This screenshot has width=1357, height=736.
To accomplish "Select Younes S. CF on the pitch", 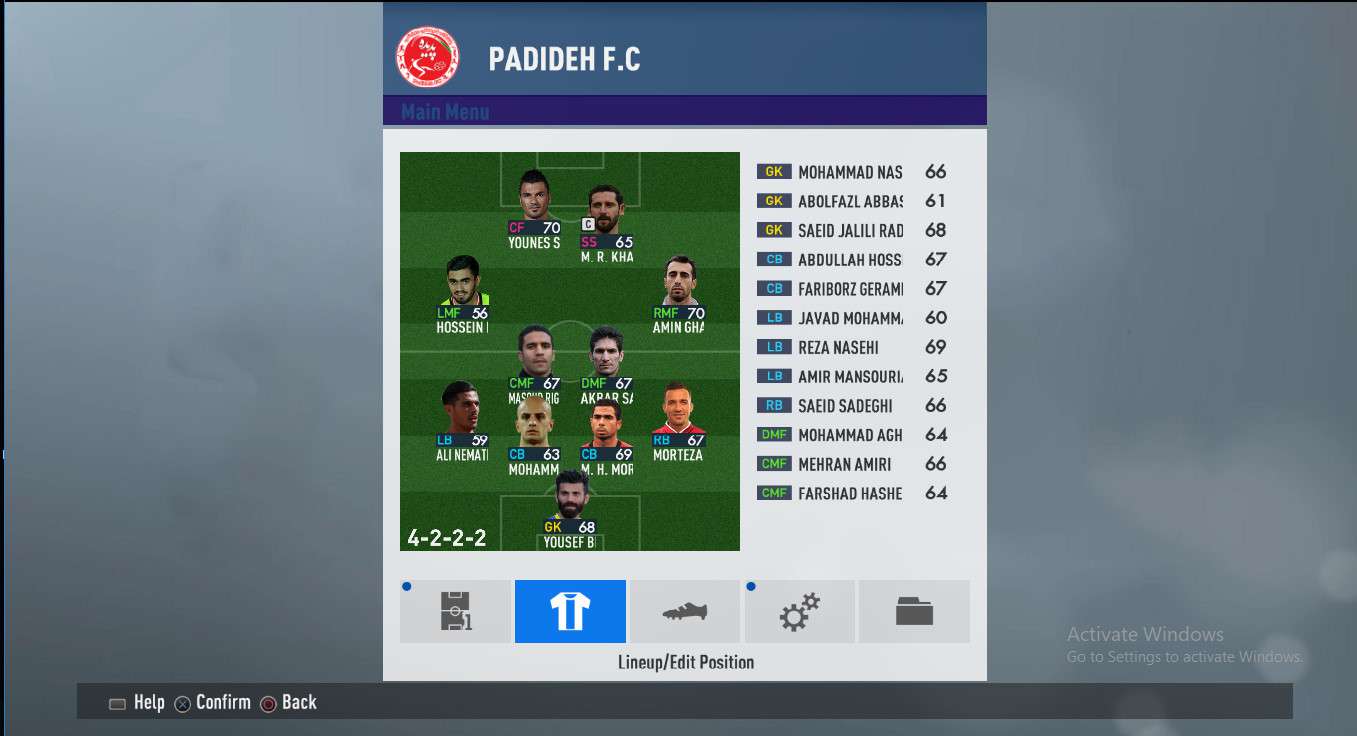I will coord(535,208).
